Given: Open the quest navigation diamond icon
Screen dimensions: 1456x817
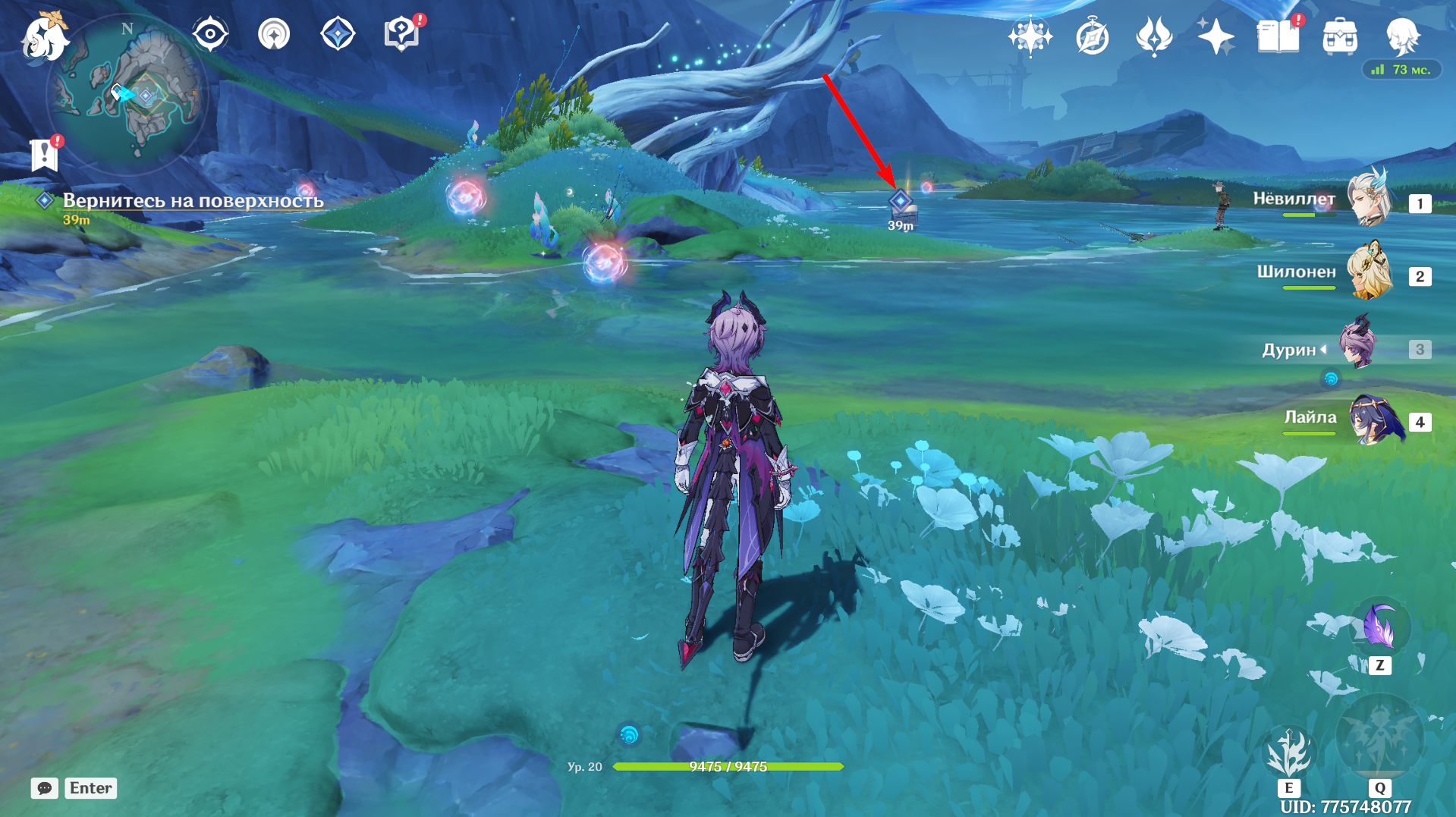Looking at the screenshot, I should (338, 34).
